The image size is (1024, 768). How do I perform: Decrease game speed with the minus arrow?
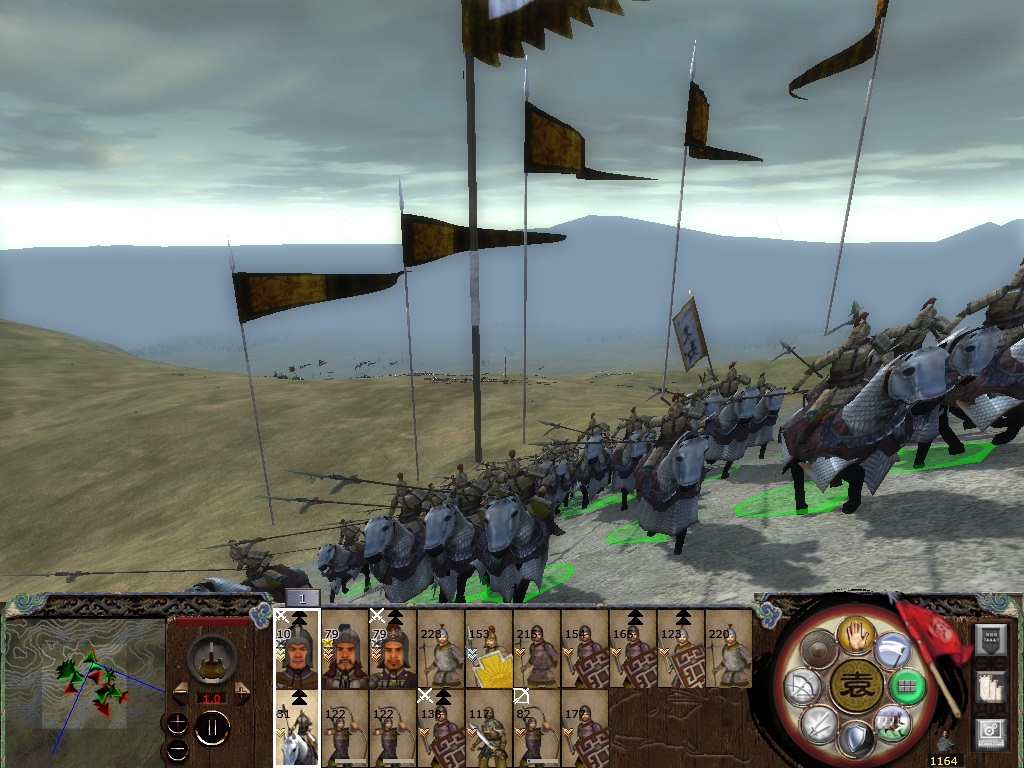click(x=180, y=693)
